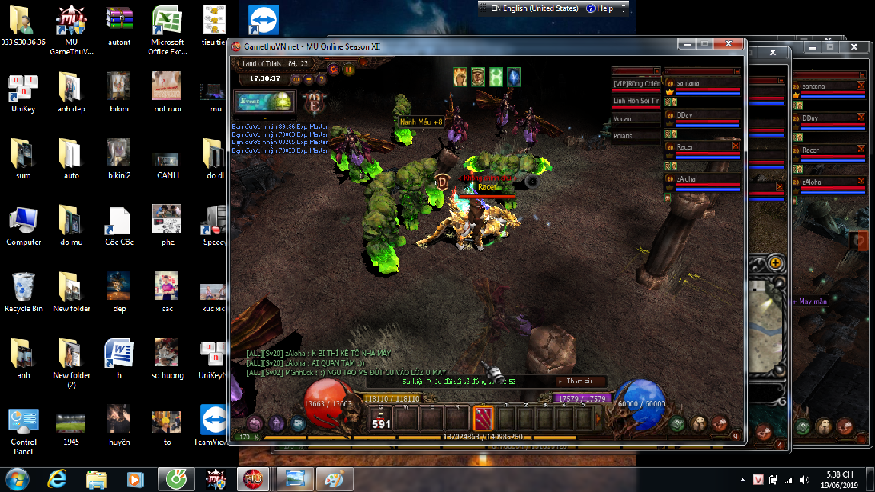
Task: Open the MU helper banner button
Action: (x=266, y=101)
